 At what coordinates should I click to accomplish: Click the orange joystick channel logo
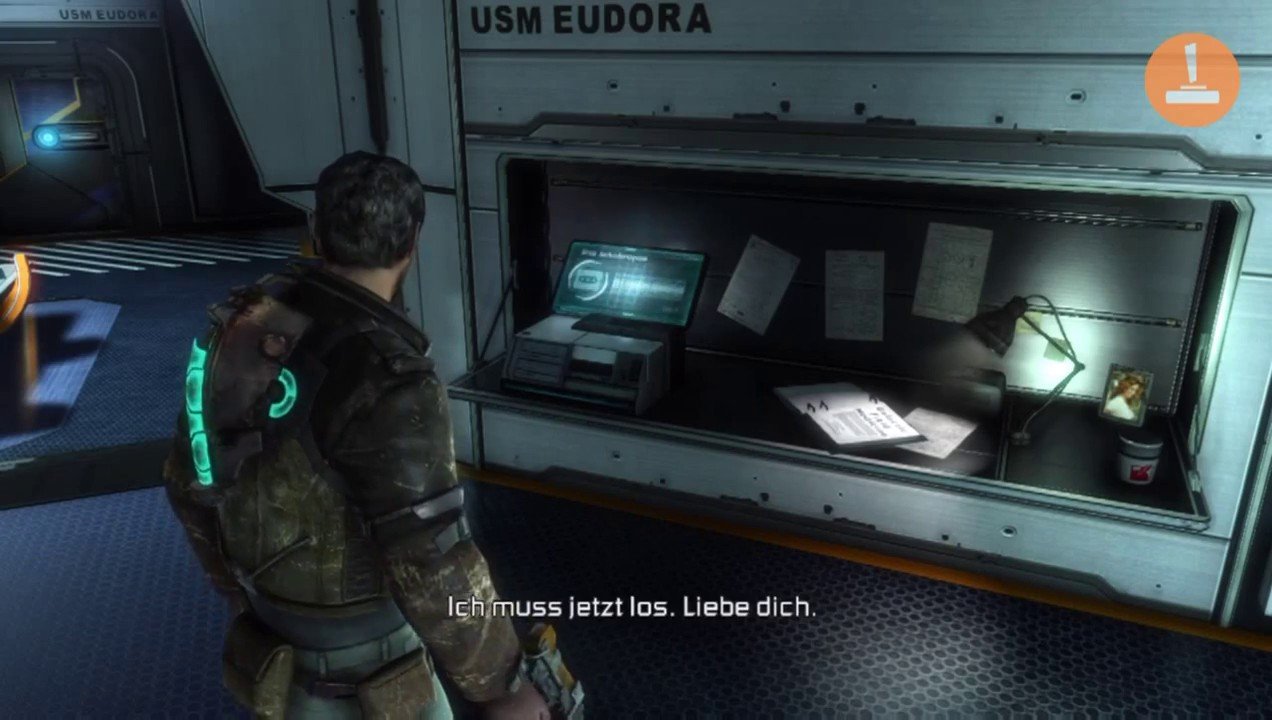click(1191, 80)
